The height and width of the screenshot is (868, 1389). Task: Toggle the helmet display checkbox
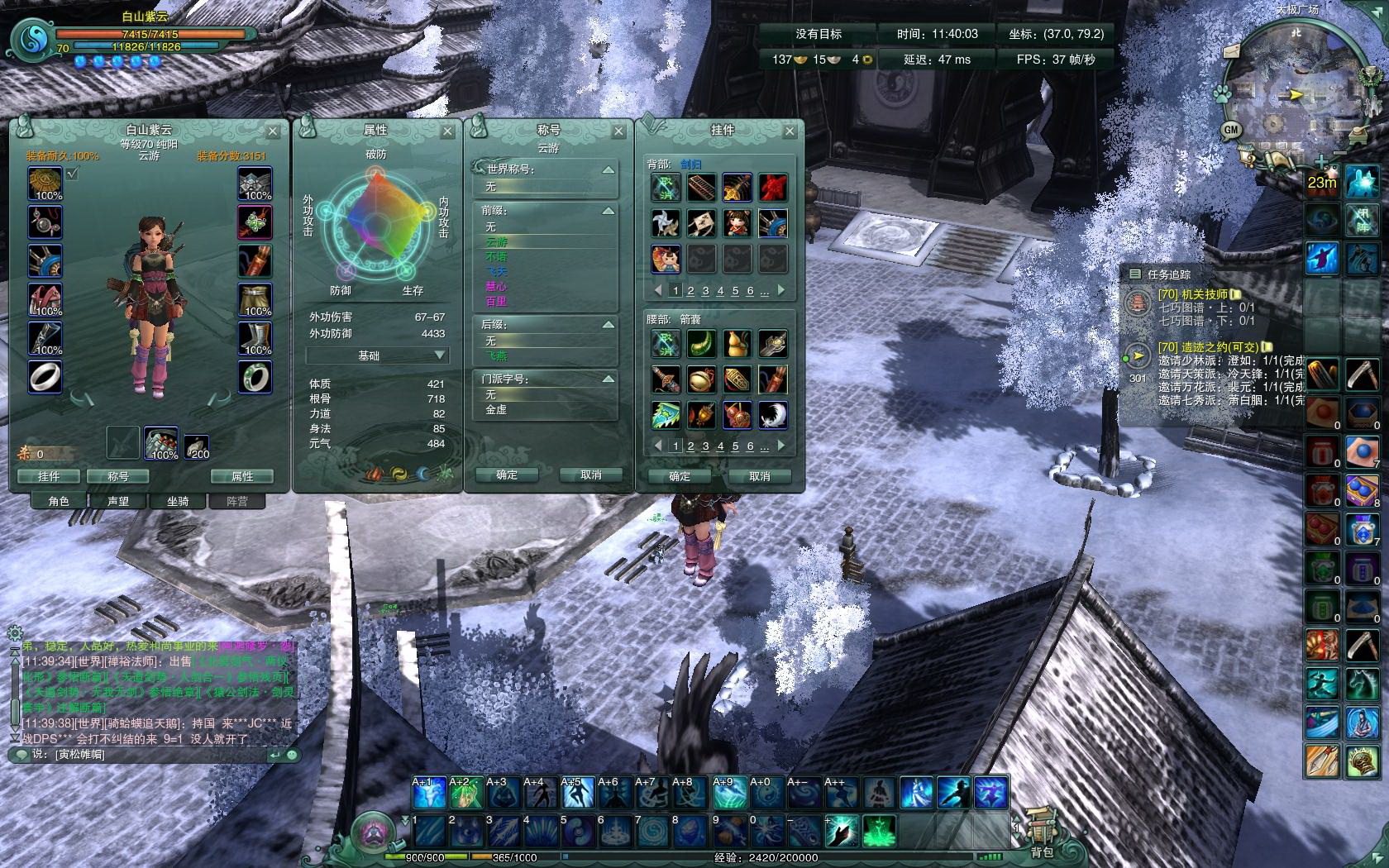click(x=72, y=174)
